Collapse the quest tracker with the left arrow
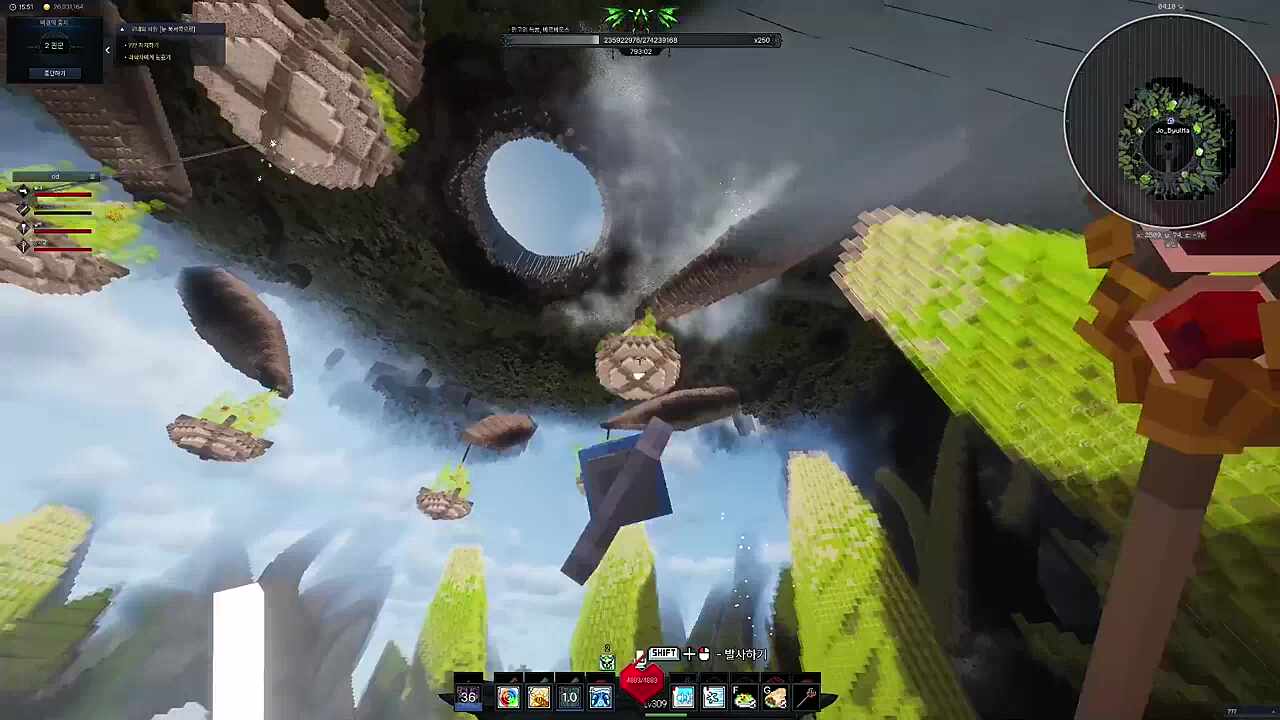Viewport: 1280px width, 720px height. (108, 48)
